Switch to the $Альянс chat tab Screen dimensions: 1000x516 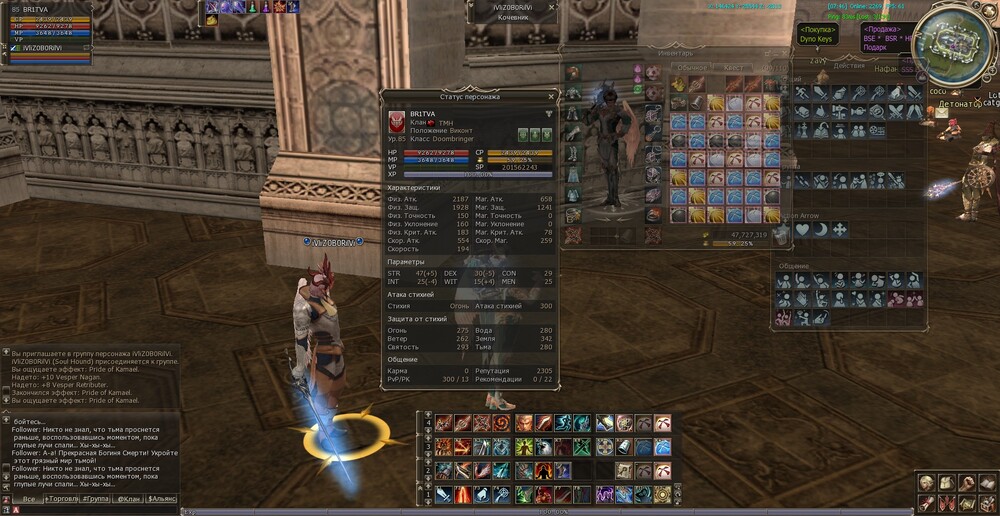(x=162, y=498)
